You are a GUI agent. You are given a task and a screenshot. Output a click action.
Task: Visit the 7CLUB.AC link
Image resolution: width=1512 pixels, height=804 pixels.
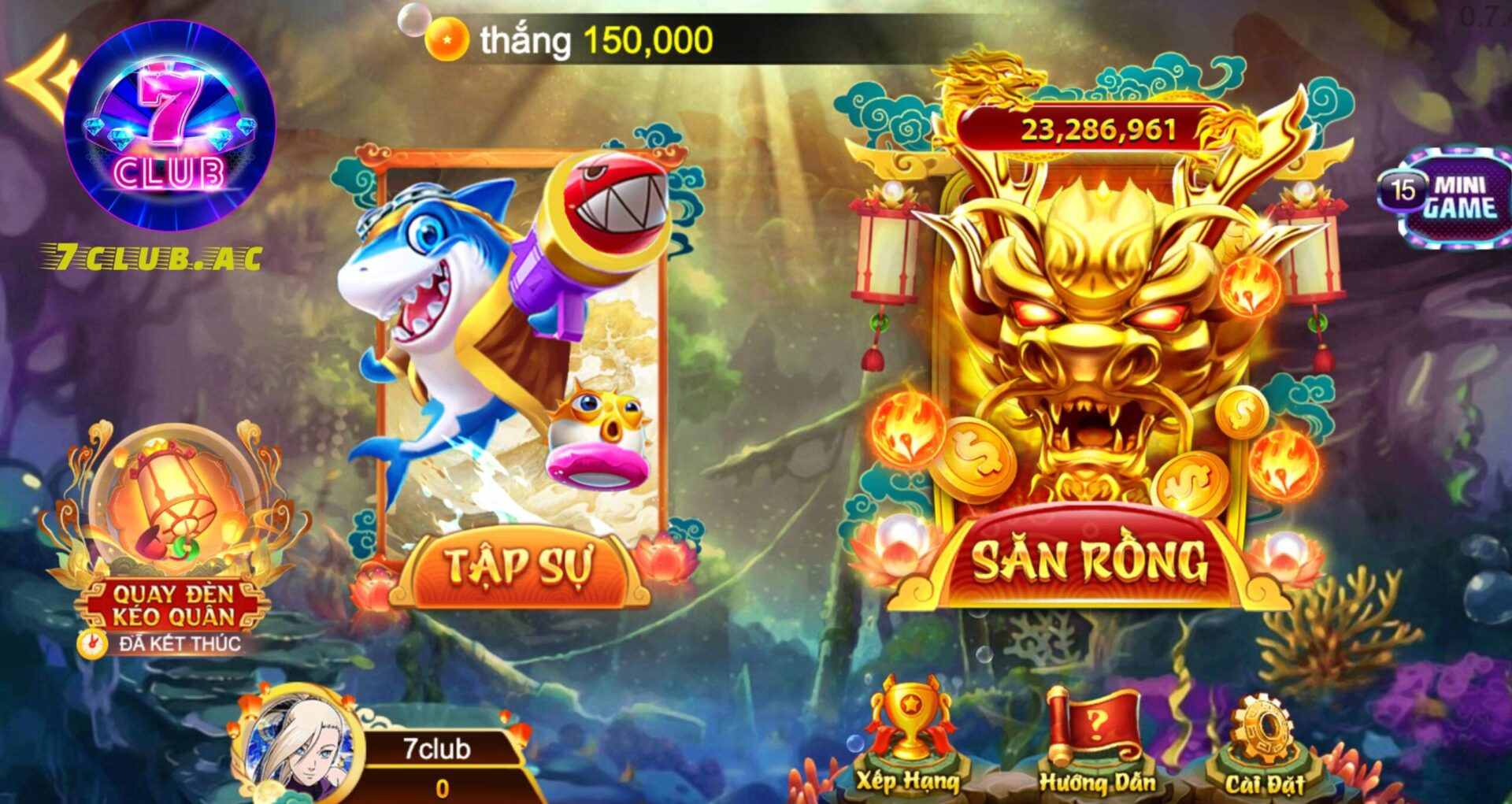click(x=154, y=254)
